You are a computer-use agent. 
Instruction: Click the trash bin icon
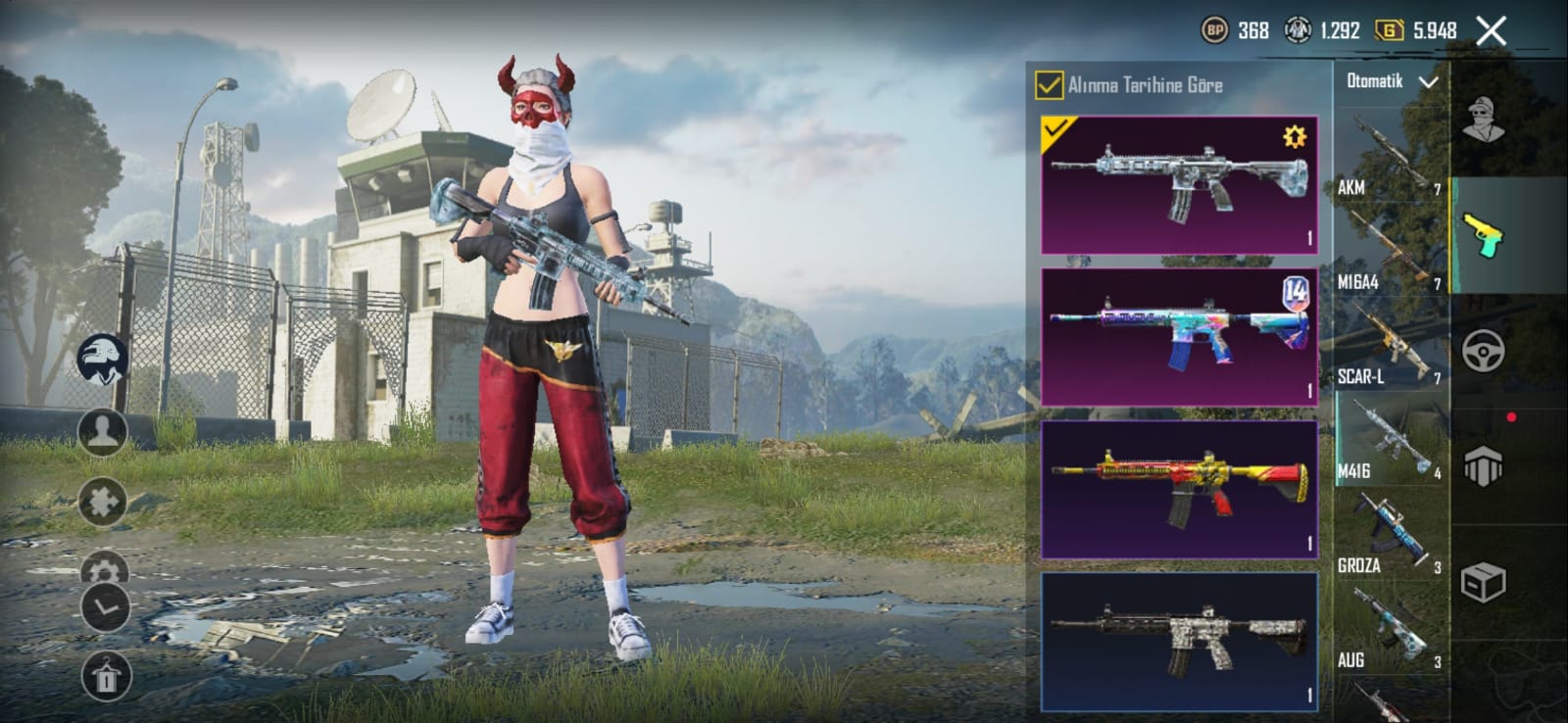[x=106, y=676]
